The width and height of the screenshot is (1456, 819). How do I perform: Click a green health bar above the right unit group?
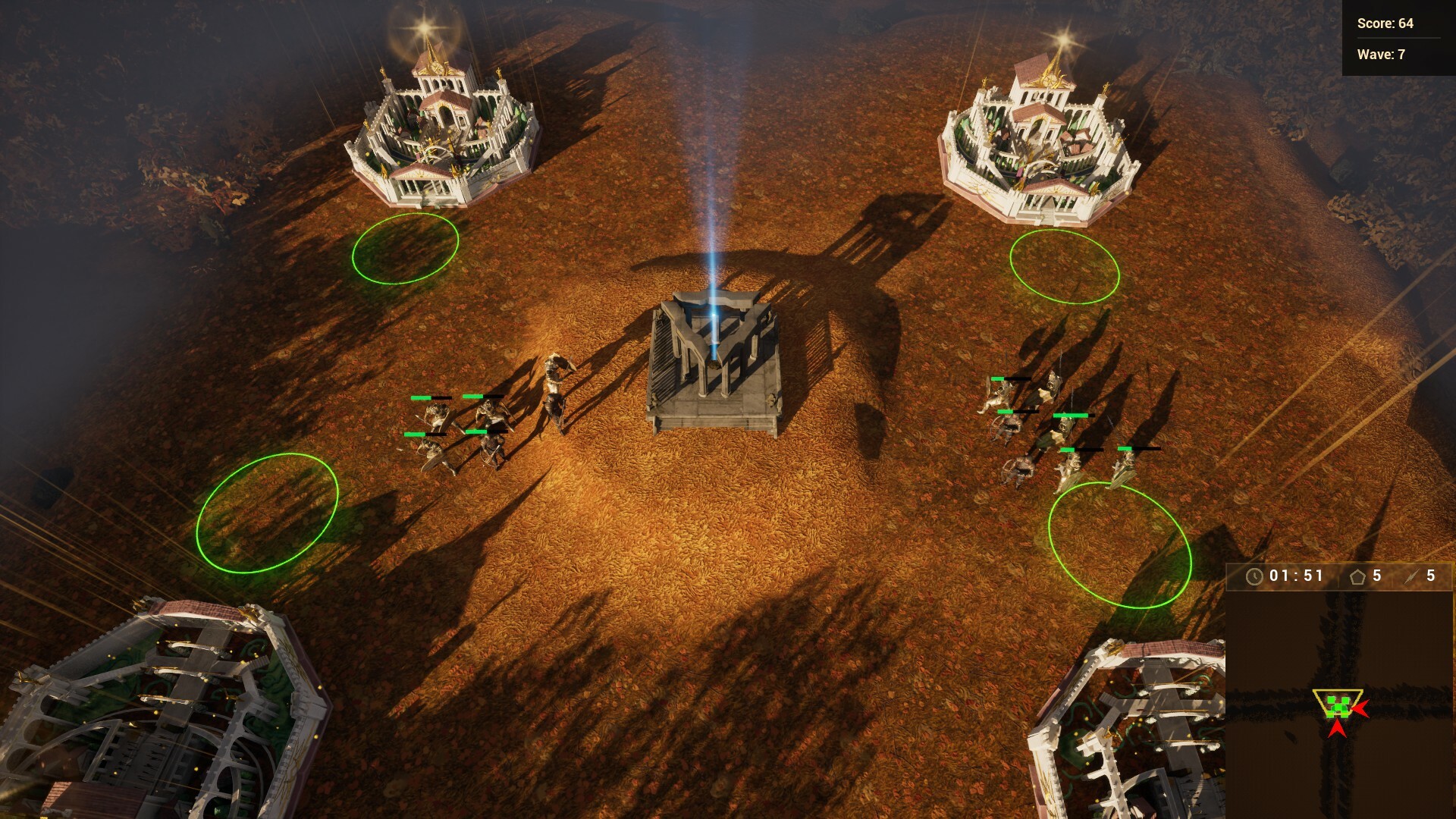point(1071,416)
